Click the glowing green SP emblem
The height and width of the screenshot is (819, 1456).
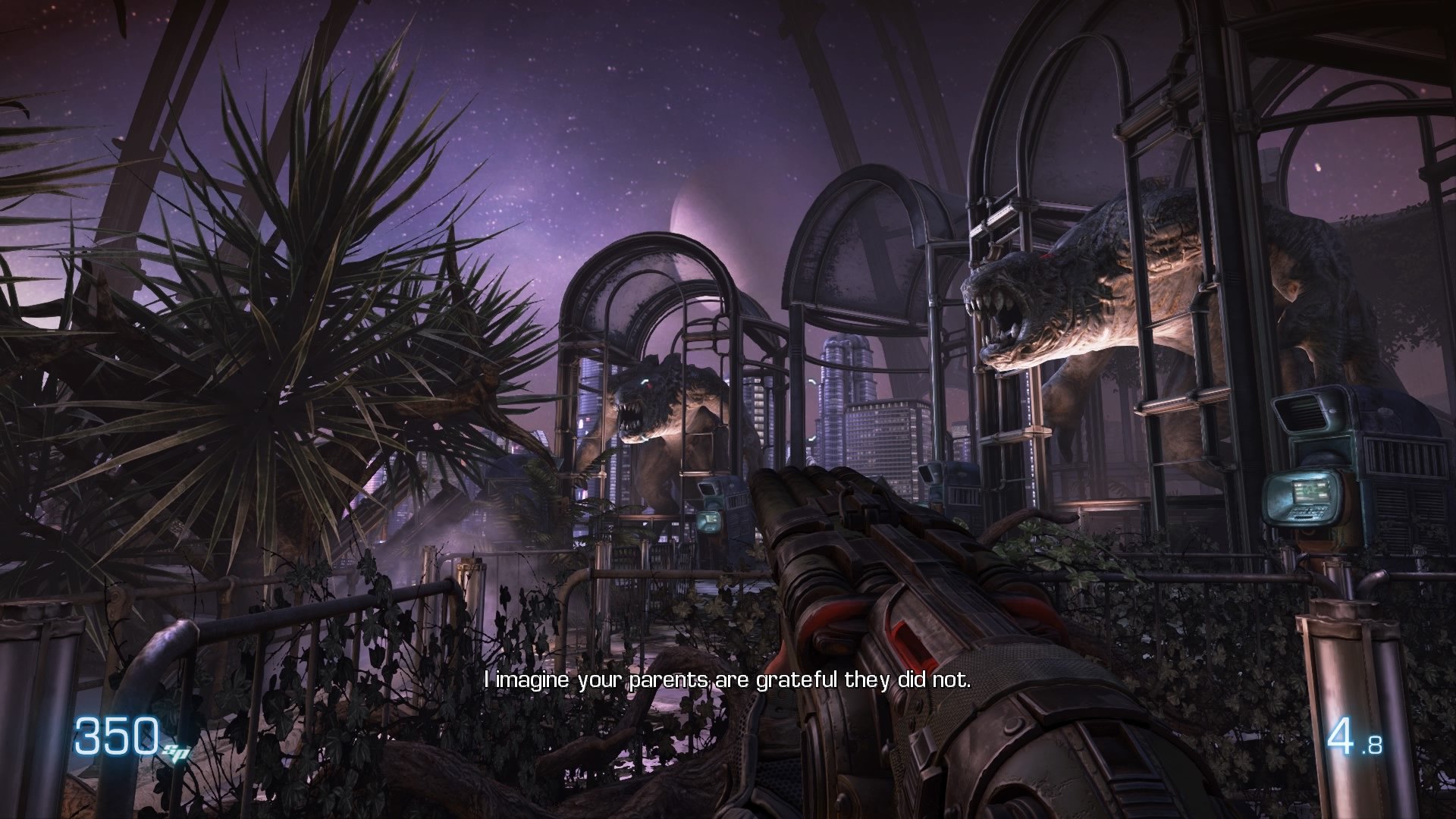(174, 751)
